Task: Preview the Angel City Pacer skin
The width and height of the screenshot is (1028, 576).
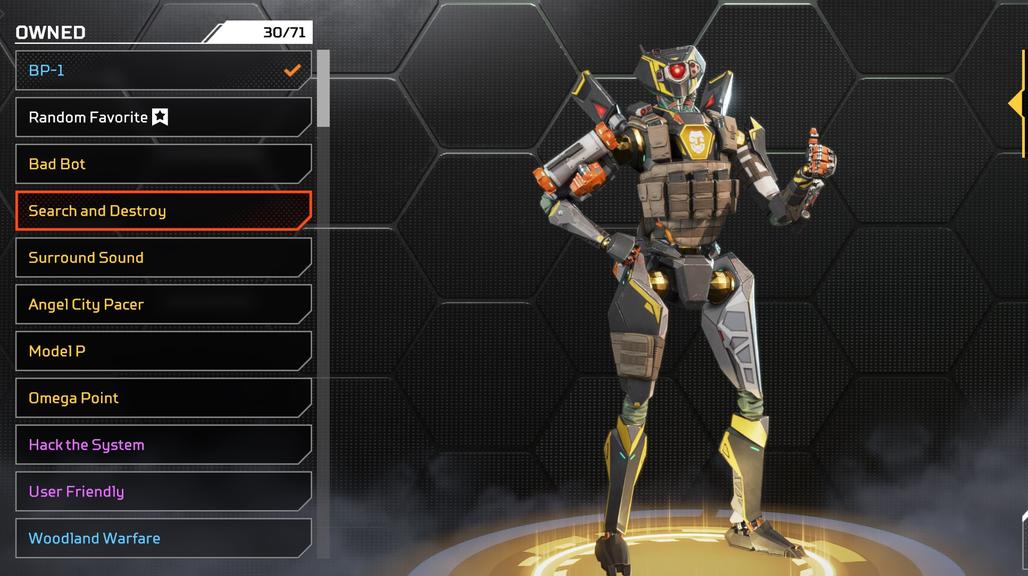Action: (x=163, y=304)
